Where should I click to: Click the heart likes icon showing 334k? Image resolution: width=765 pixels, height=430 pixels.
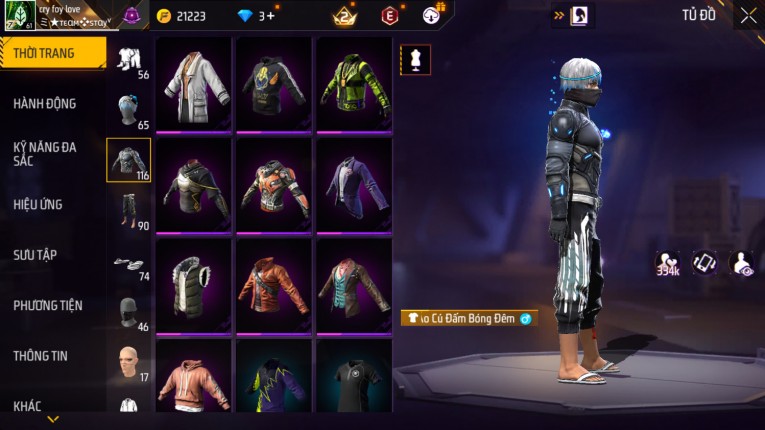click(x=668, y=262)
